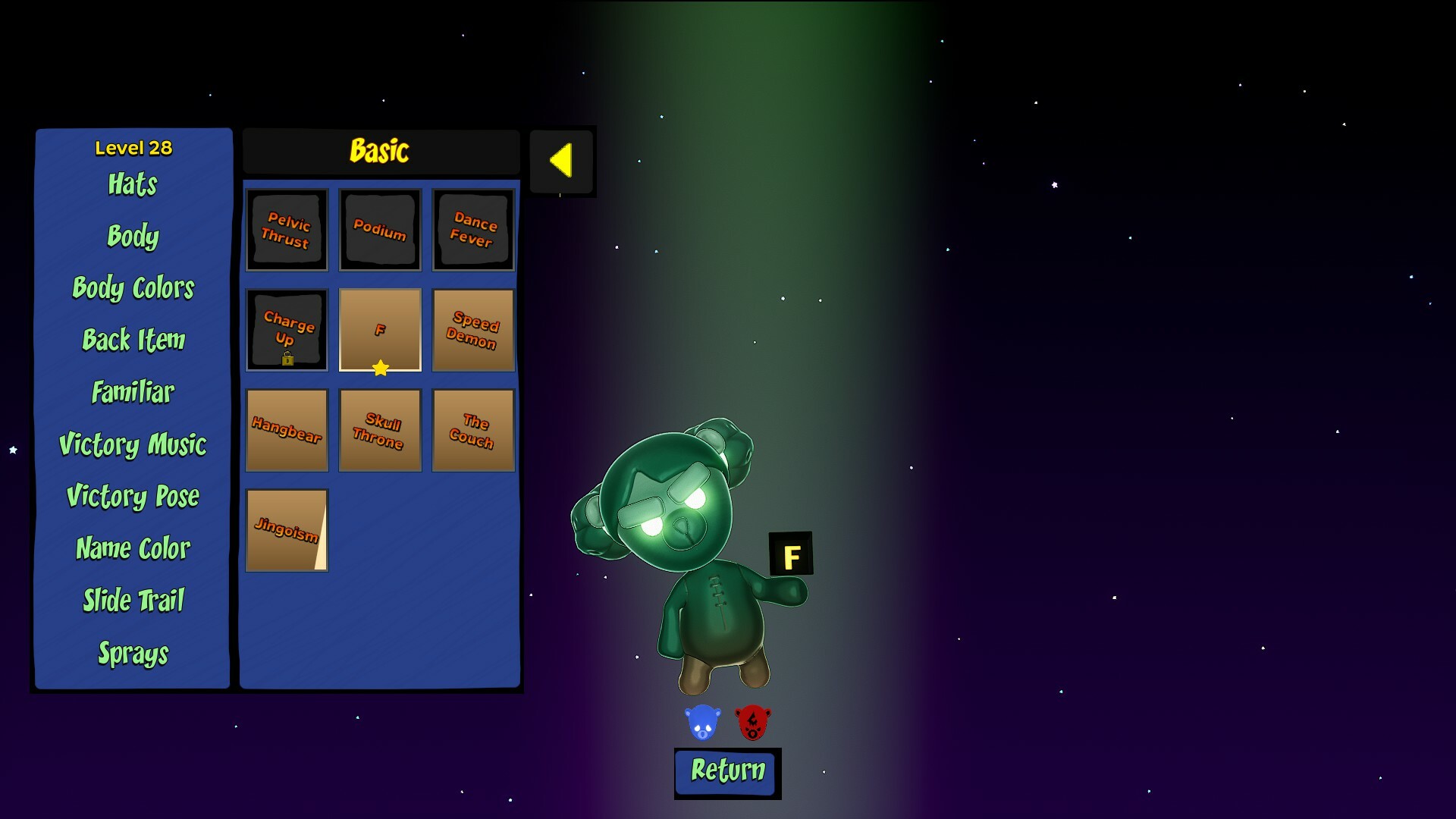1456x819 pixels.
Task: Pick the Jingoism pose tile
Action: tap(287, 529)
